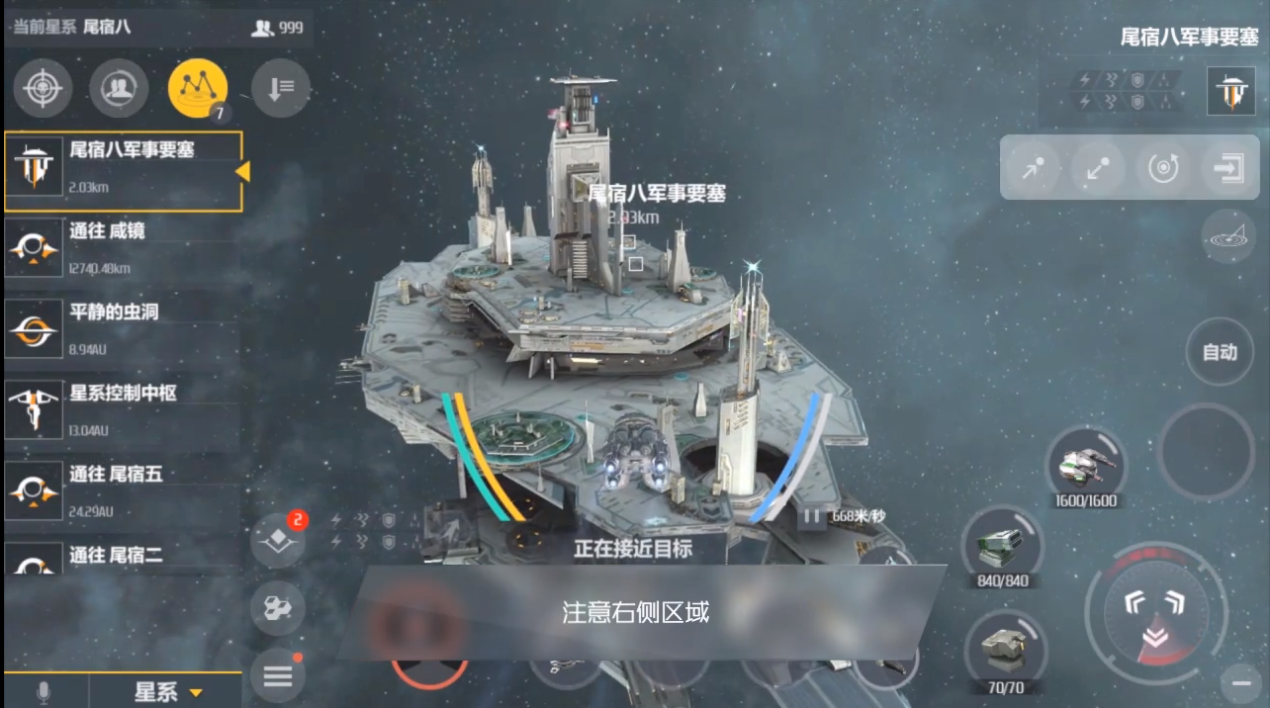1270x708 pixels.
Task: Switch to the two-people players filter tab
Action: 119,88
